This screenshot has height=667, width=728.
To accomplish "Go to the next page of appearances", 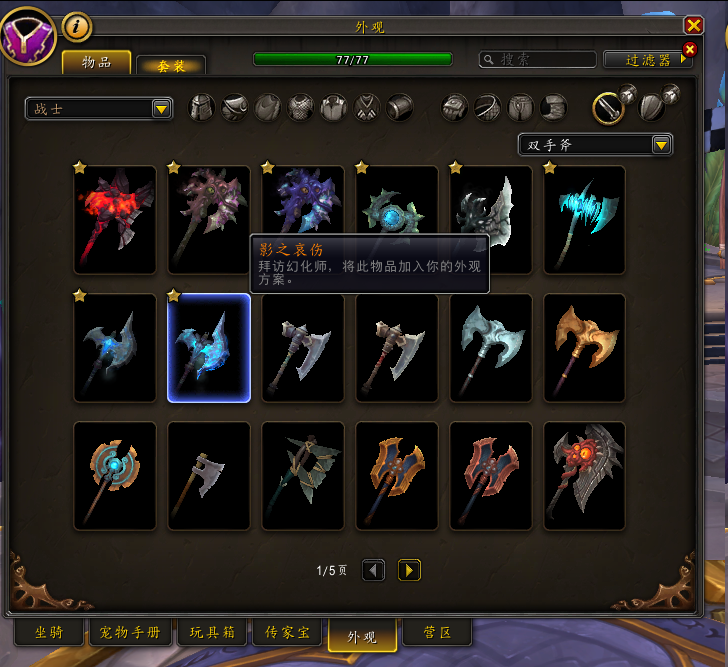I will pos(409,570).
